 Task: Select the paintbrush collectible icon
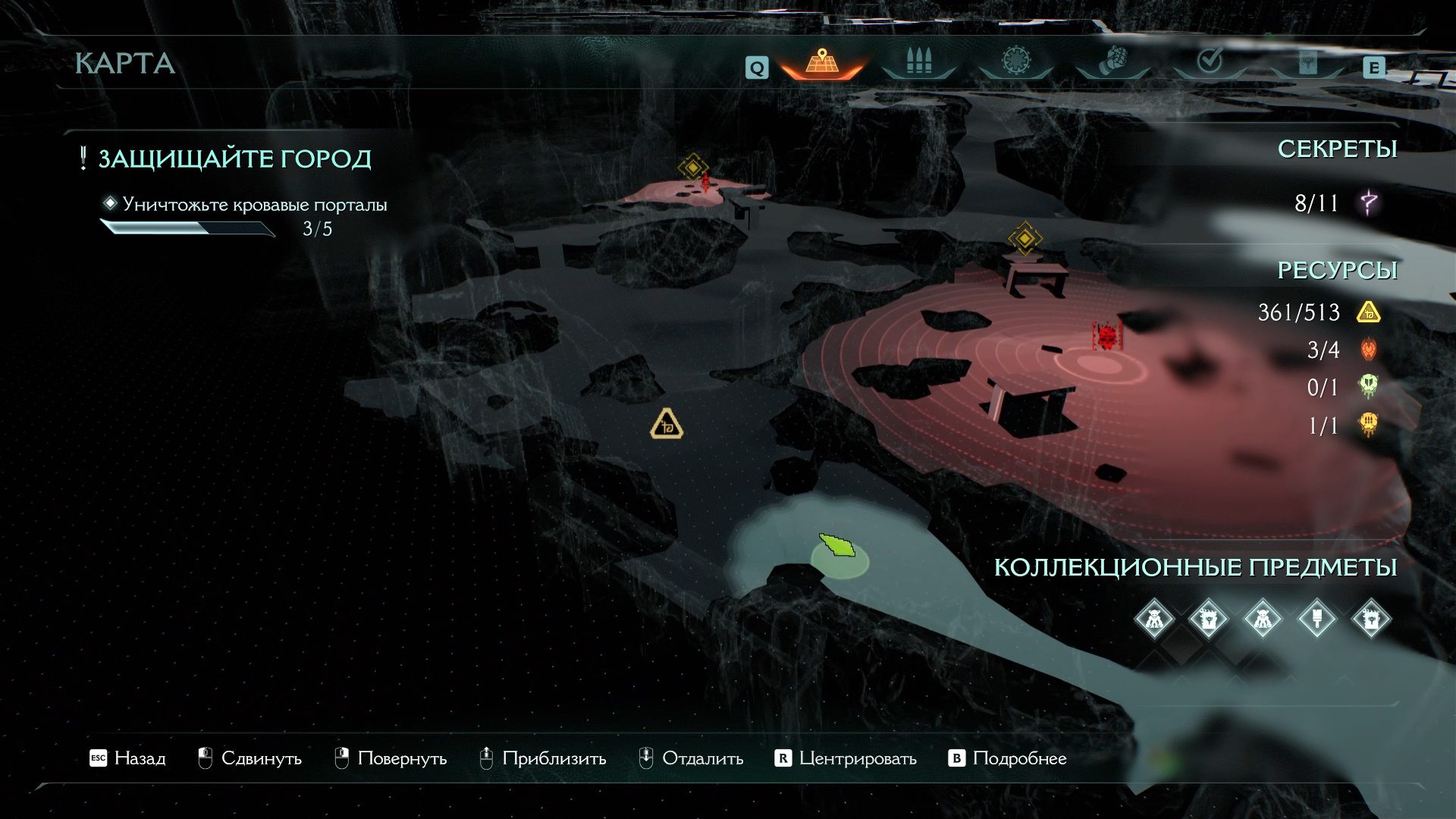coord(1317,619)
